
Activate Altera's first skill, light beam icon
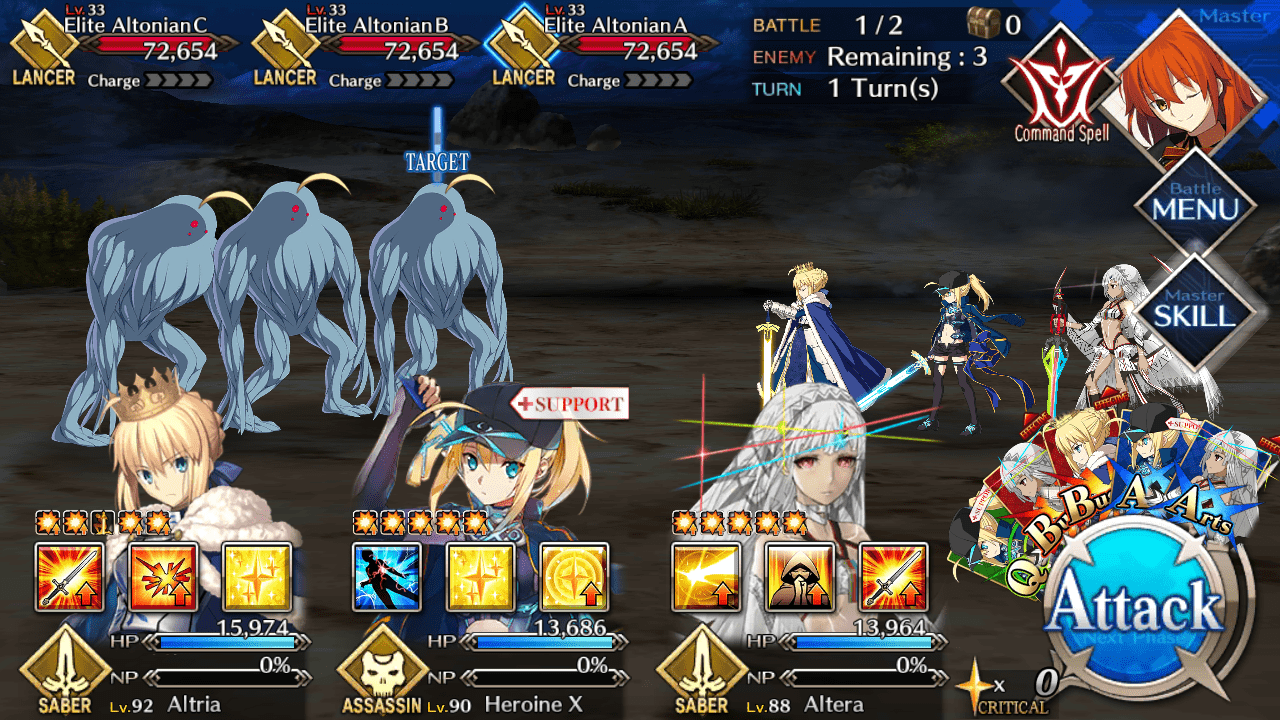click(x=706, y=577)
